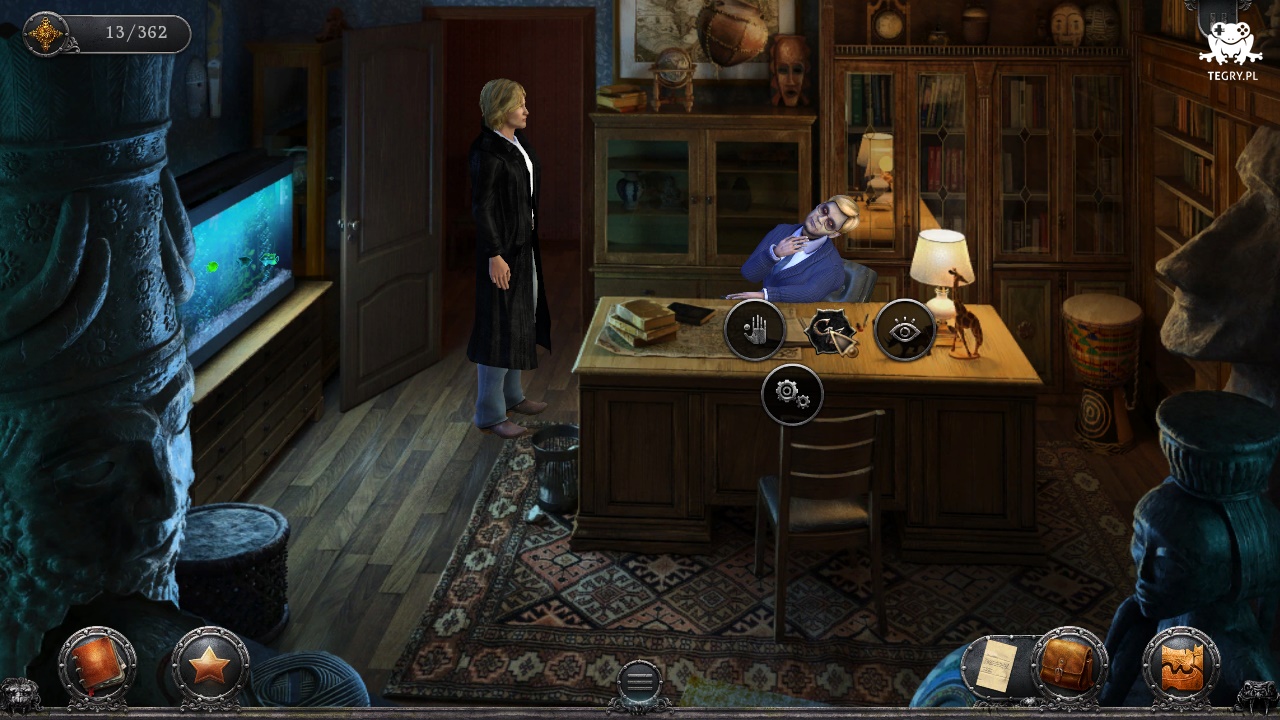Screen dimensions: 1280x720
Task: Activate the gears use action
Action: [792, 394]
